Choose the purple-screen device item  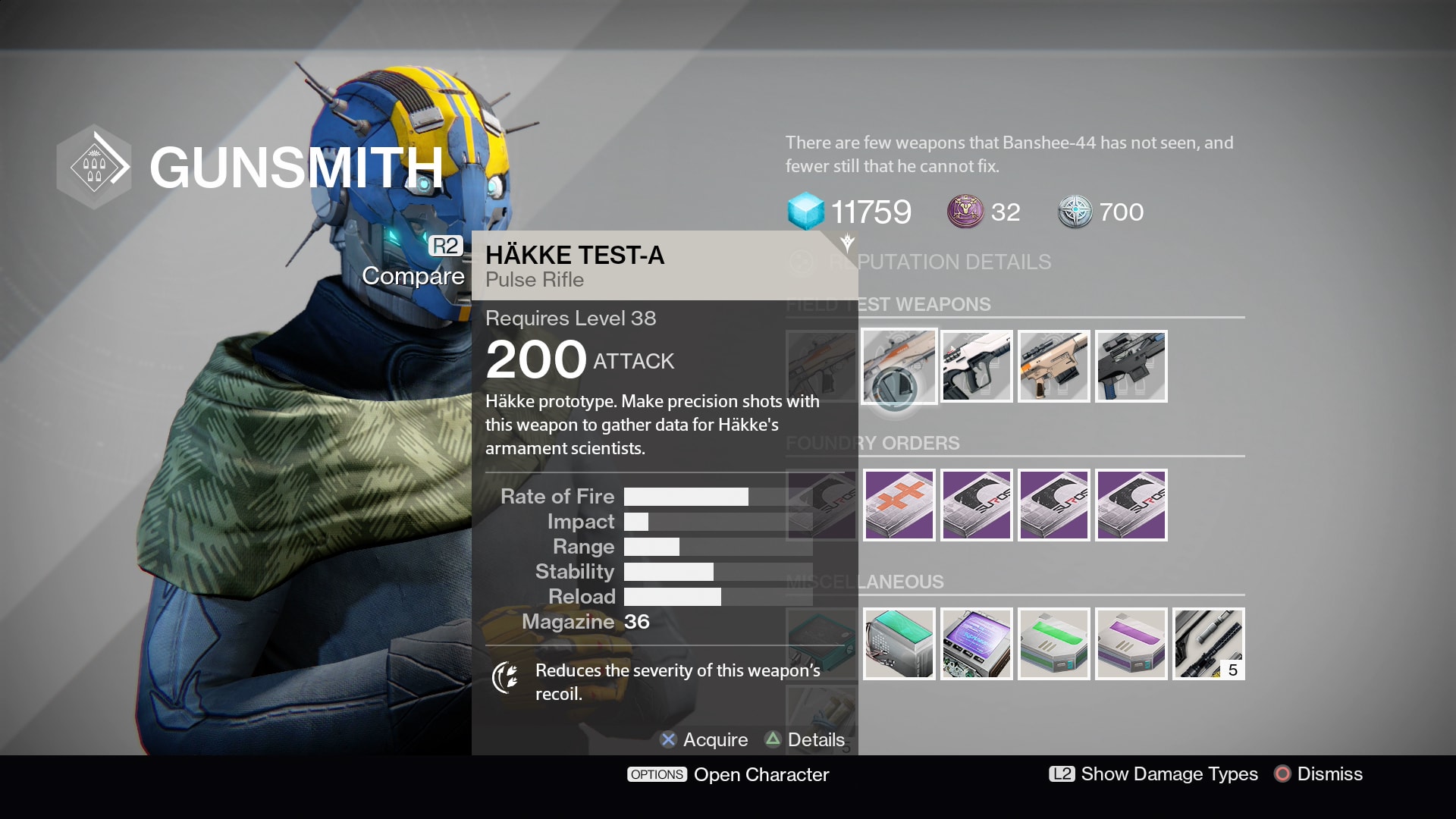click(976, 644)
